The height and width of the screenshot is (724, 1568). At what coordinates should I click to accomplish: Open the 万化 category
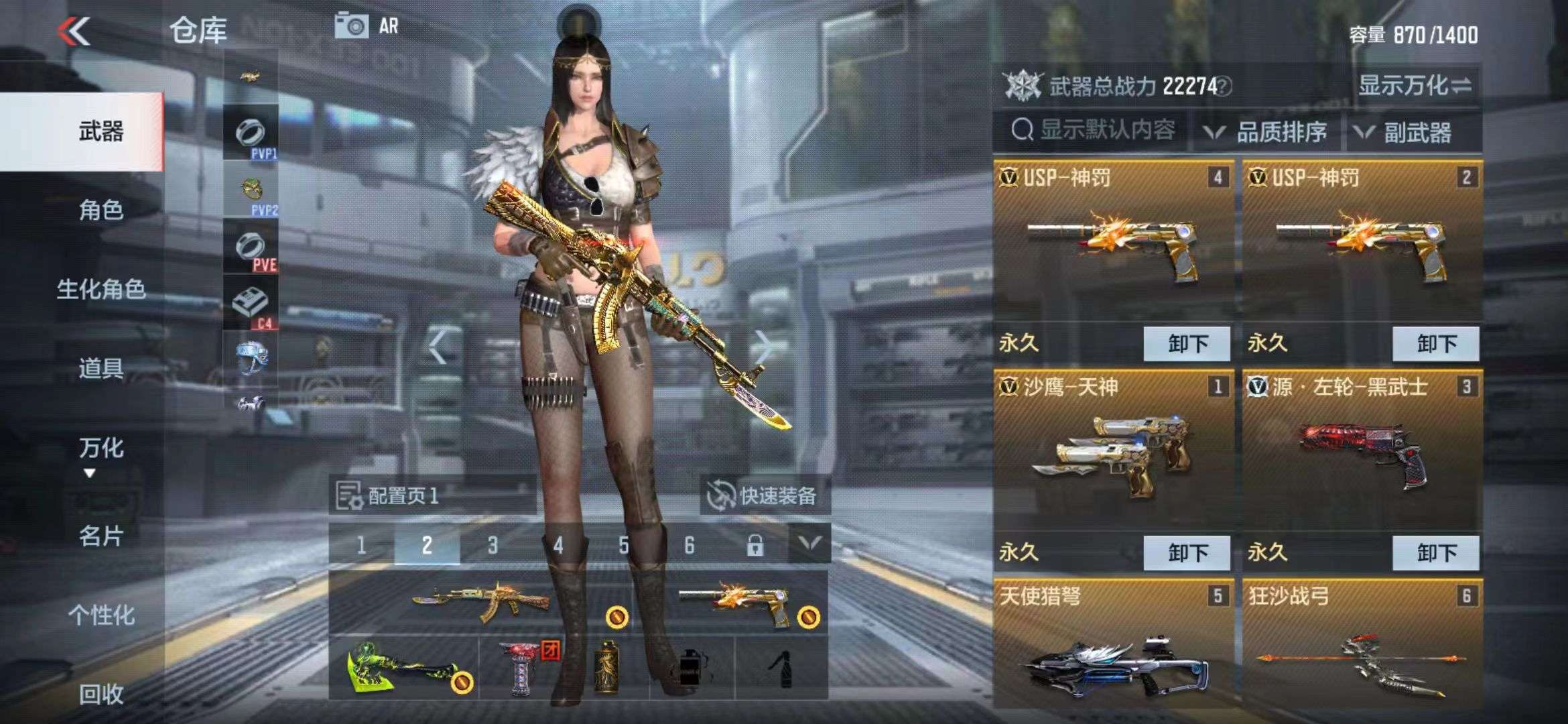(x=101, y=448)
